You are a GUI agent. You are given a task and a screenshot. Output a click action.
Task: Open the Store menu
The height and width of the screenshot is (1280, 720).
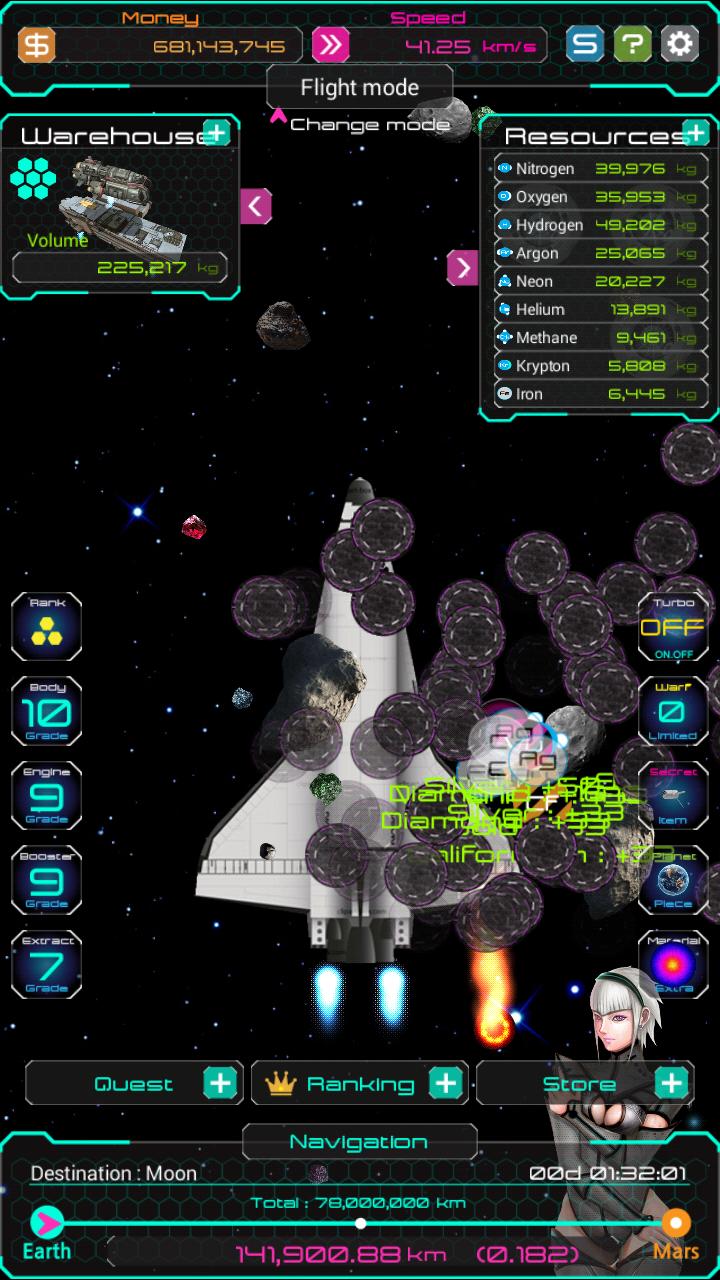(584, 1083)
